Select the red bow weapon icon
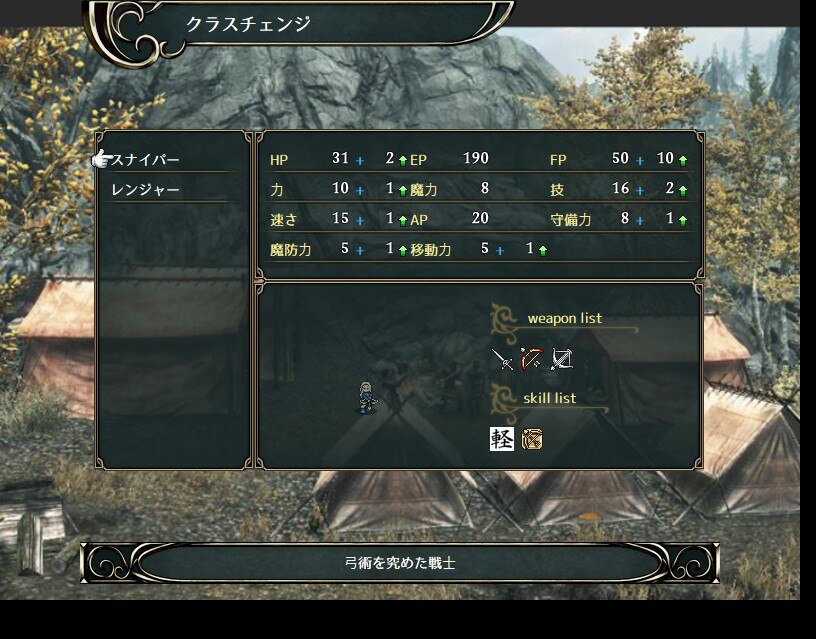Screen dimensions: 816x639 coord(531,359)
